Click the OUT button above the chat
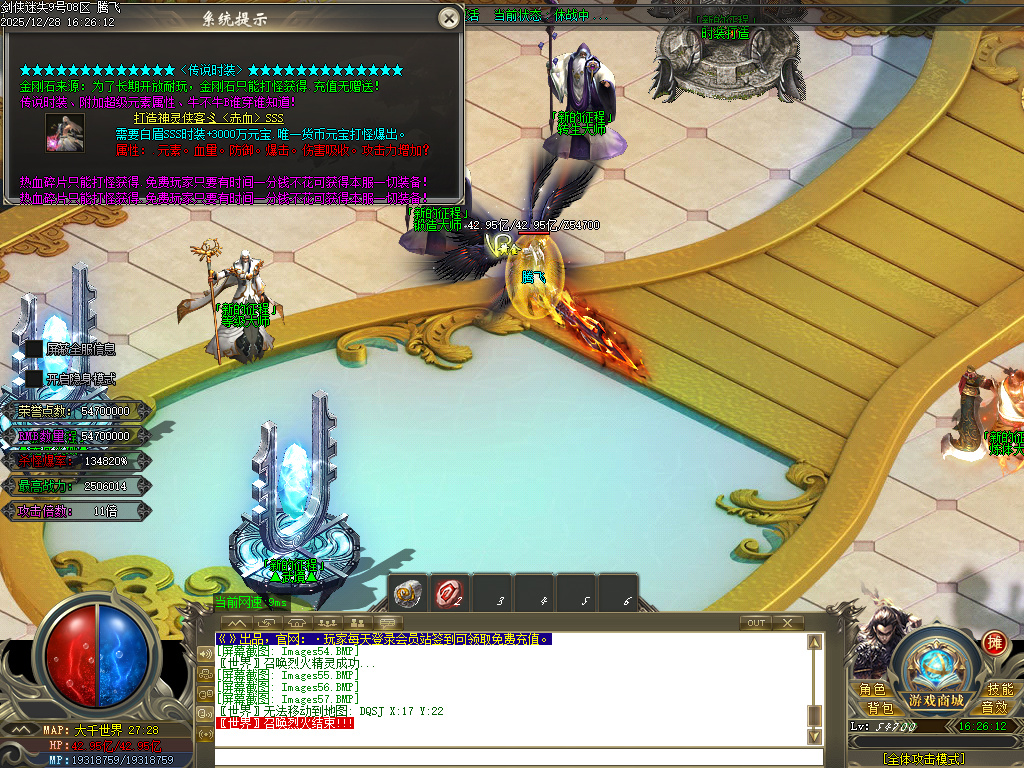The width and height of the screenshot is (1024, 768). pos(756,623)
